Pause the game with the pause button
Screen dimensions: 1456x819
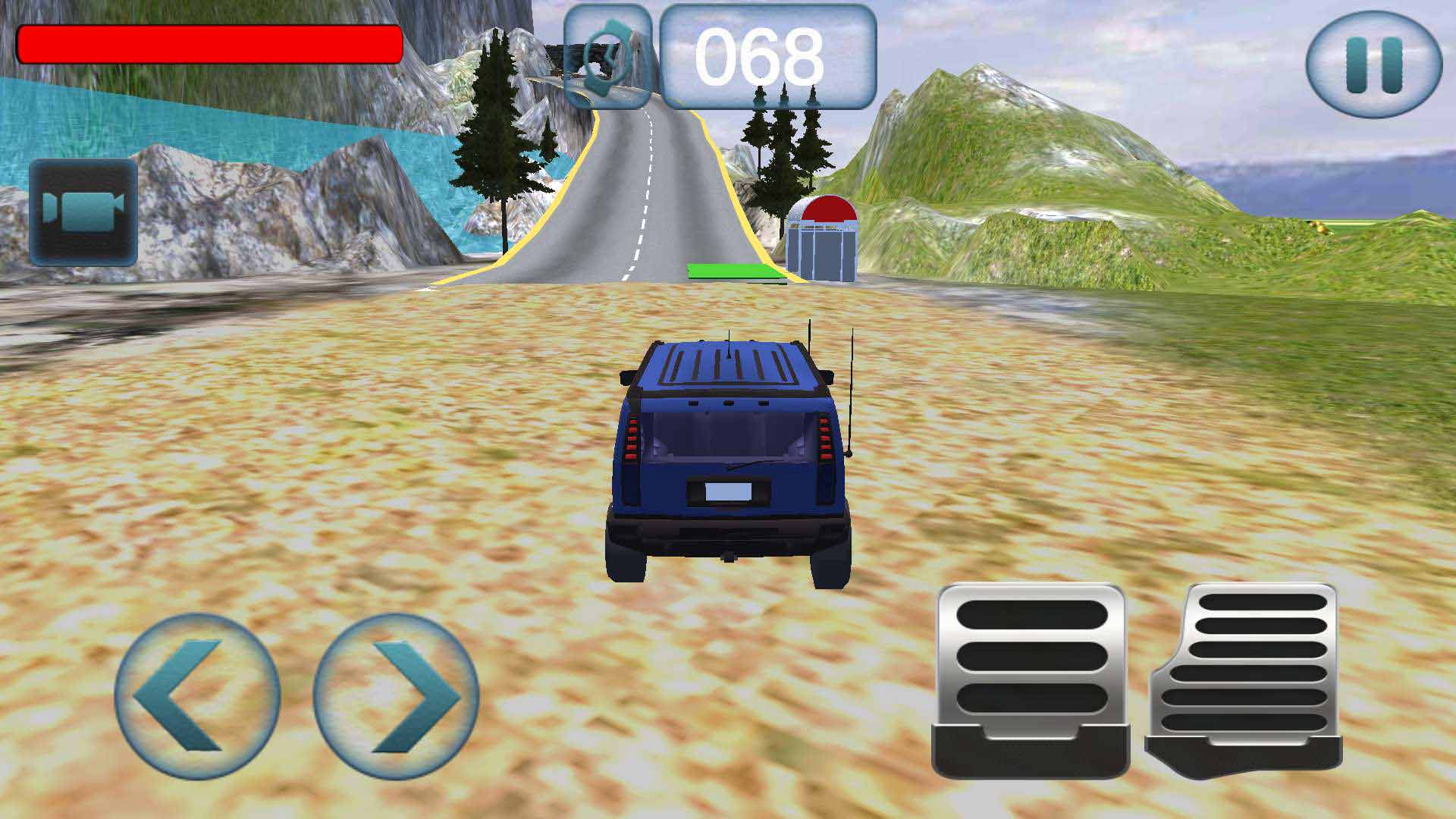point(1373,65)
